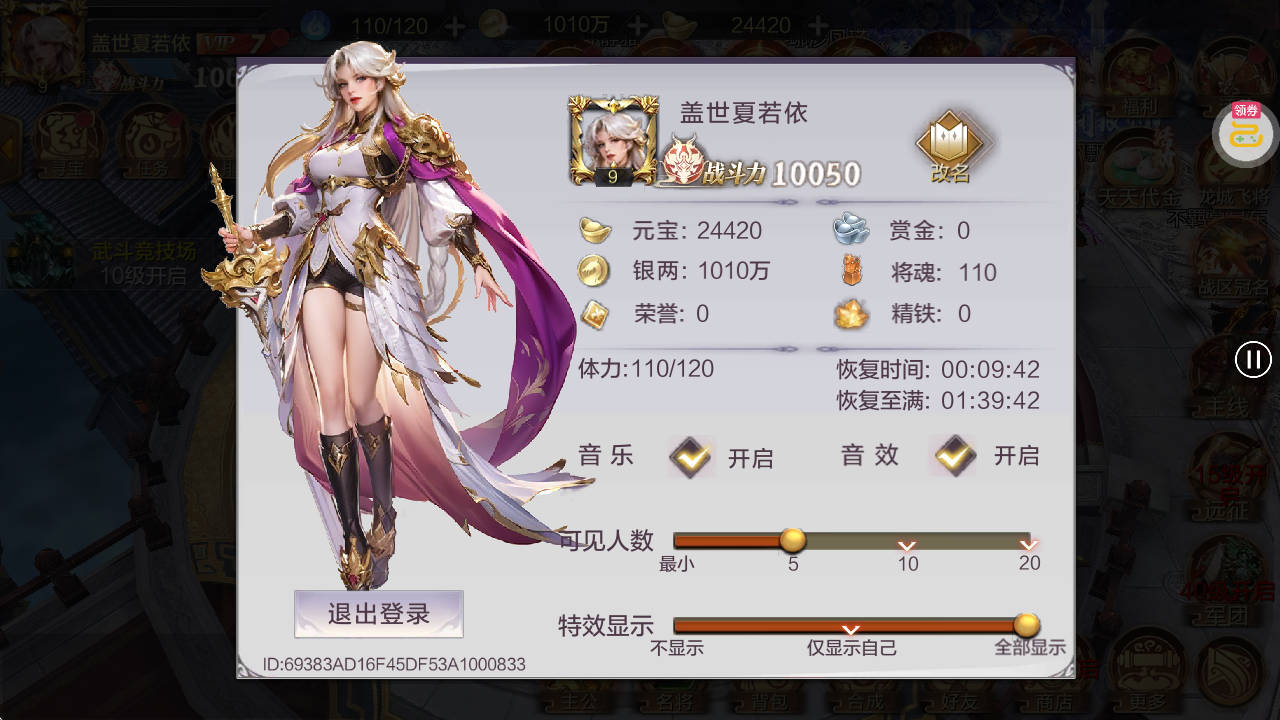Toggle 音效 sound effects off
1280x720 pixels.
(953, 455)
